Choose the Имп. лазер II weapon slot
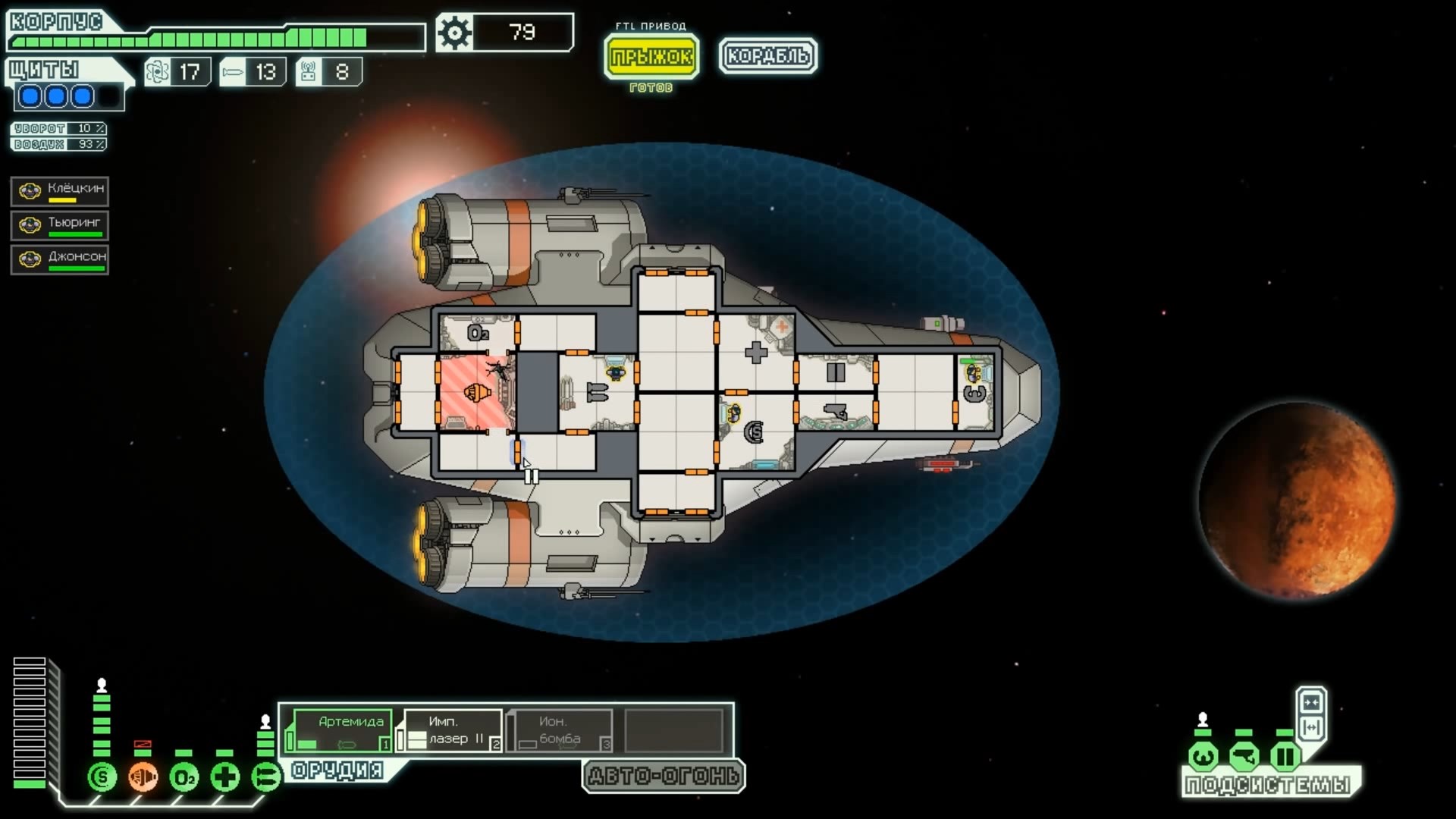Screen dimensions: 1456x819 coord(453,731)
